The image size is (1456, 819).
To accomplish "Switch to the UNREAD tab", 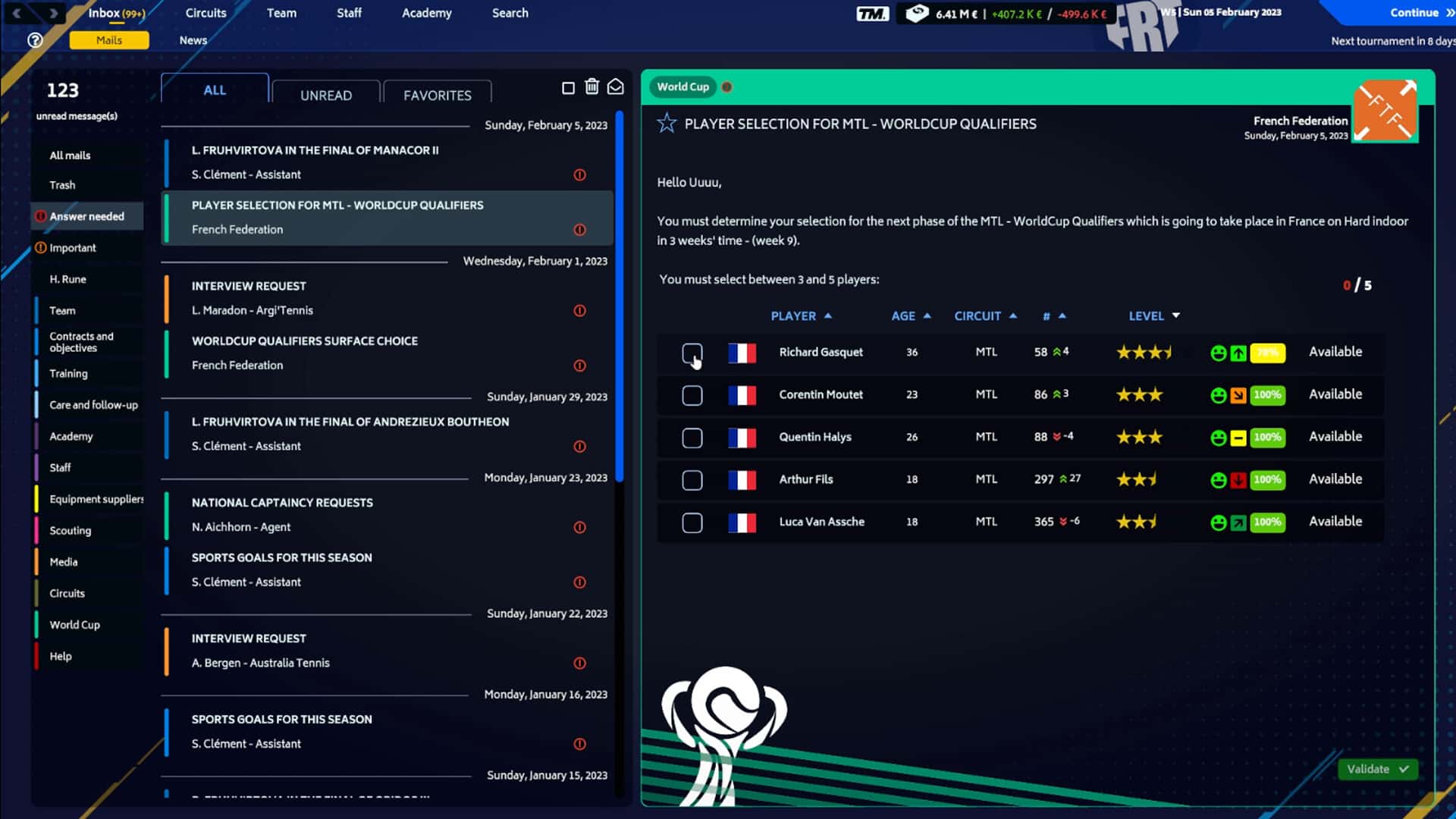I will (326, 95).
